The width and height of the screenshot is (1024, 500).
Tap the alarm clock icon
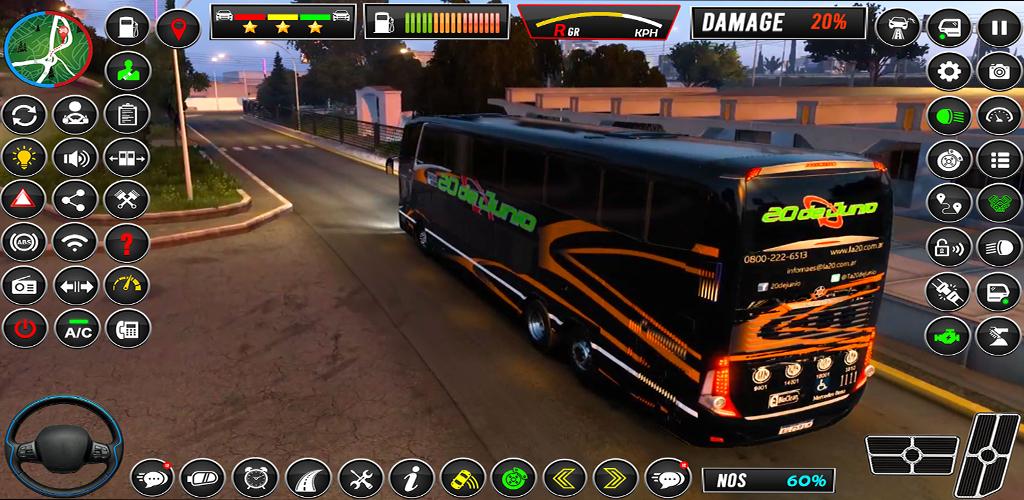[254, 478]
